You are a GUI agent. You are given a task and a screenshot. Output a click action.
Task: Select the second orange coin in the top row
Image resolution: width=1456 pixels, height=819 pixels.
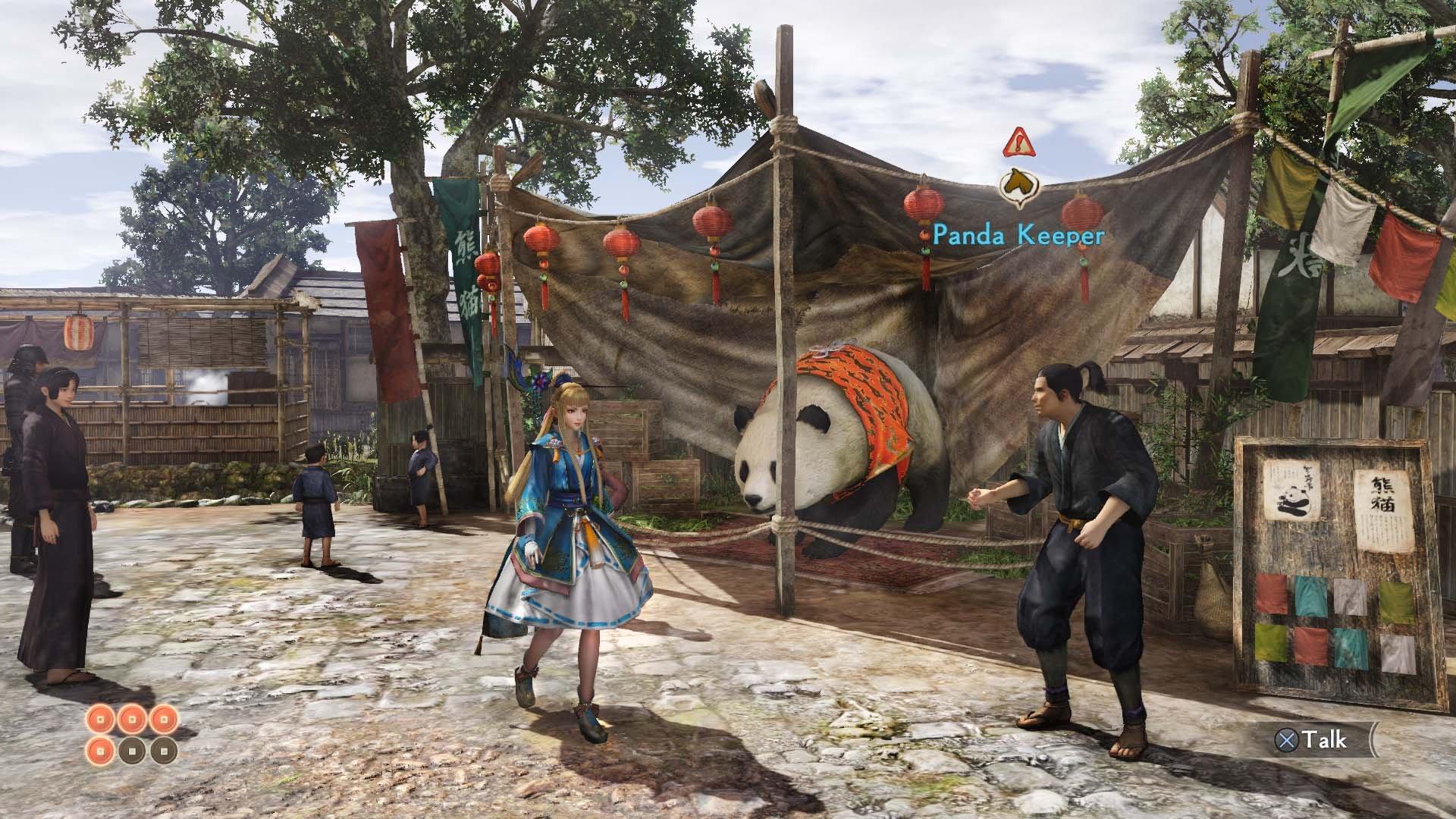click(131, 719)
